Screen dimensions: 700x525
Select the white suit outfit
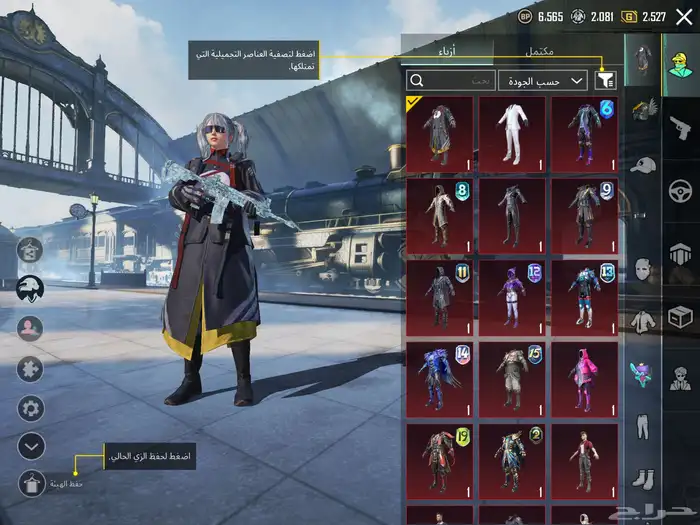pos(512,133)
